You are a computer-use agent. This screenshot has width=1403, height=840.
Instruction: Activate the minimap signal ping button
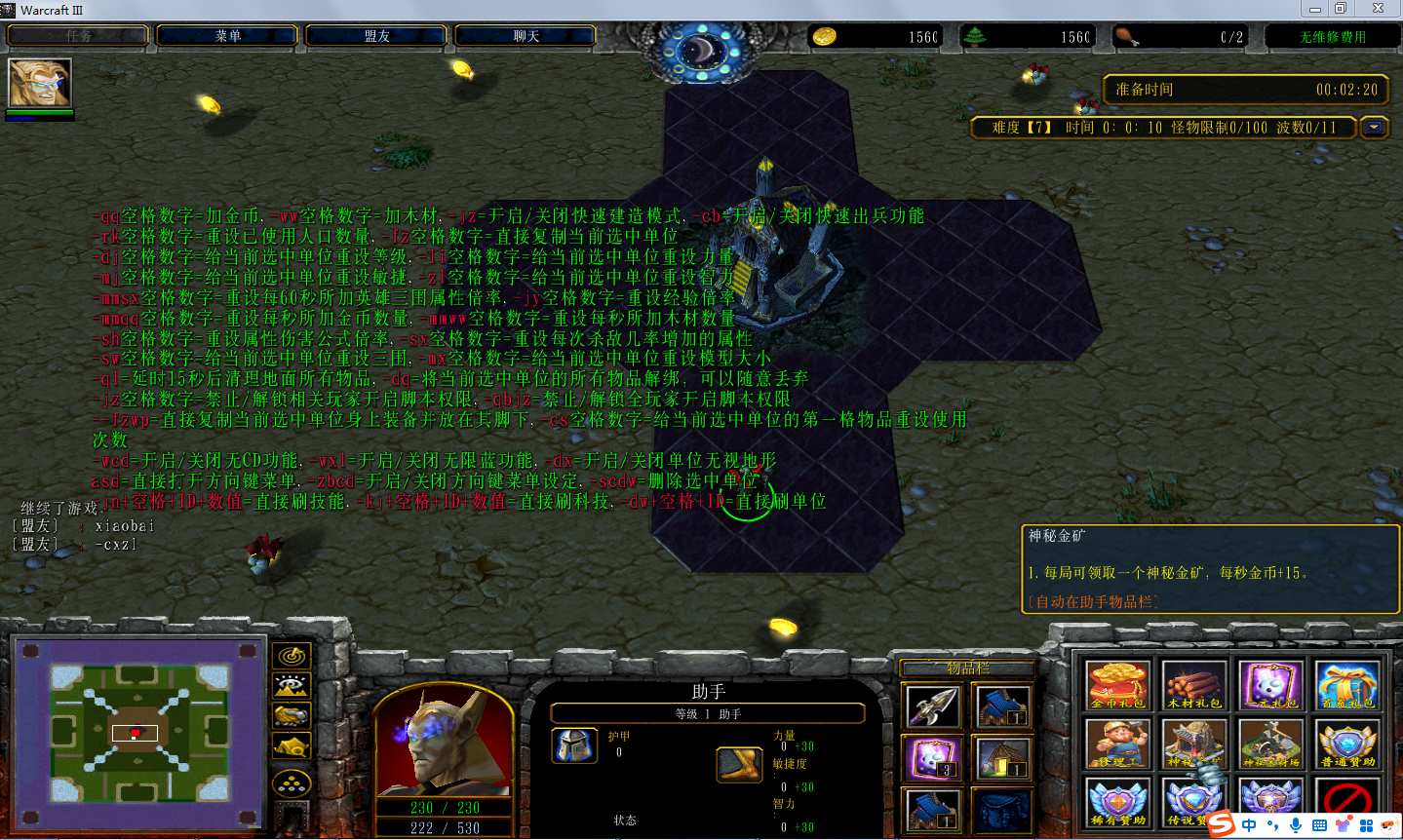[x=292, y=657]
